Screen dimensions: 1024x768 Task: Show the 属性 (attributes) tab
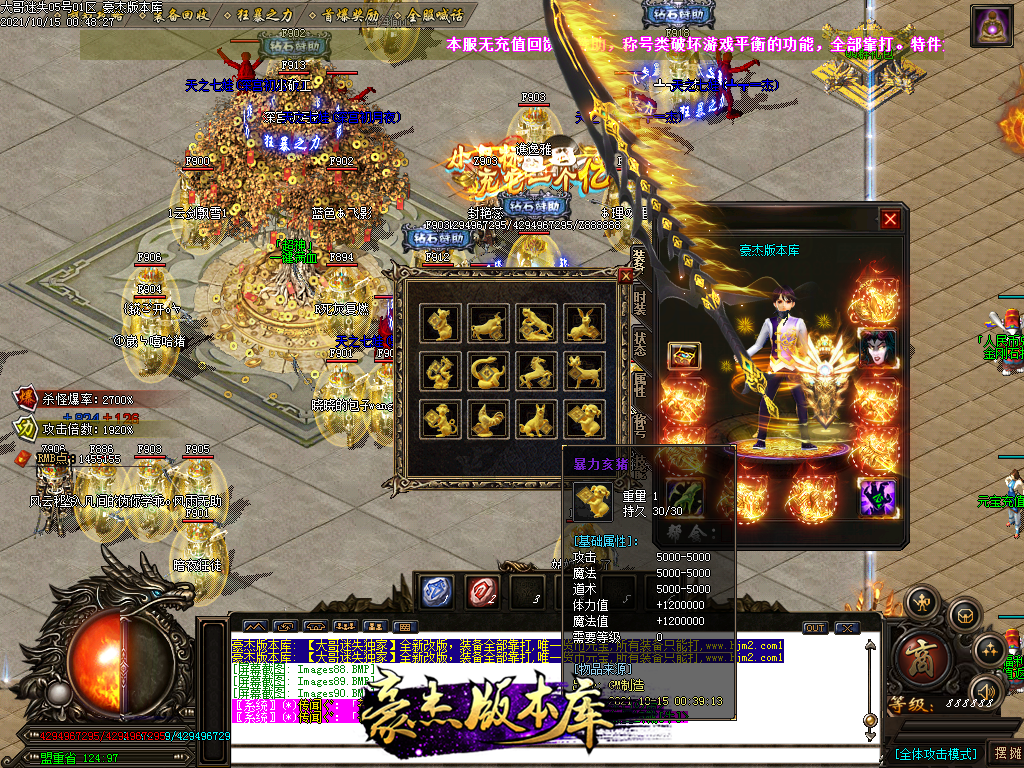pyautogui.click(x=639, y=380)
